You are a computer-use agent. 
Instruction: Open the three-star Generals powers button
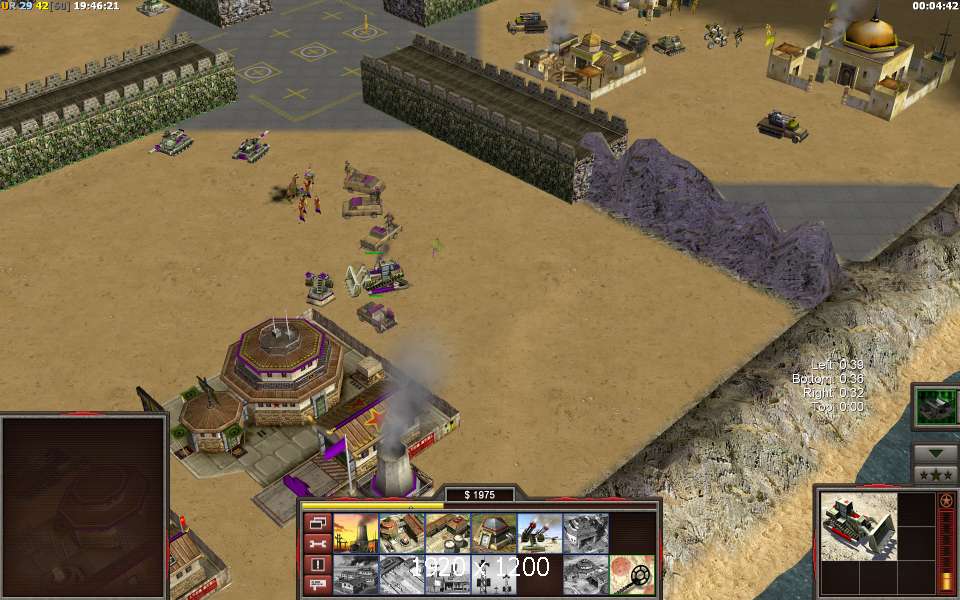tap(936, 474)
